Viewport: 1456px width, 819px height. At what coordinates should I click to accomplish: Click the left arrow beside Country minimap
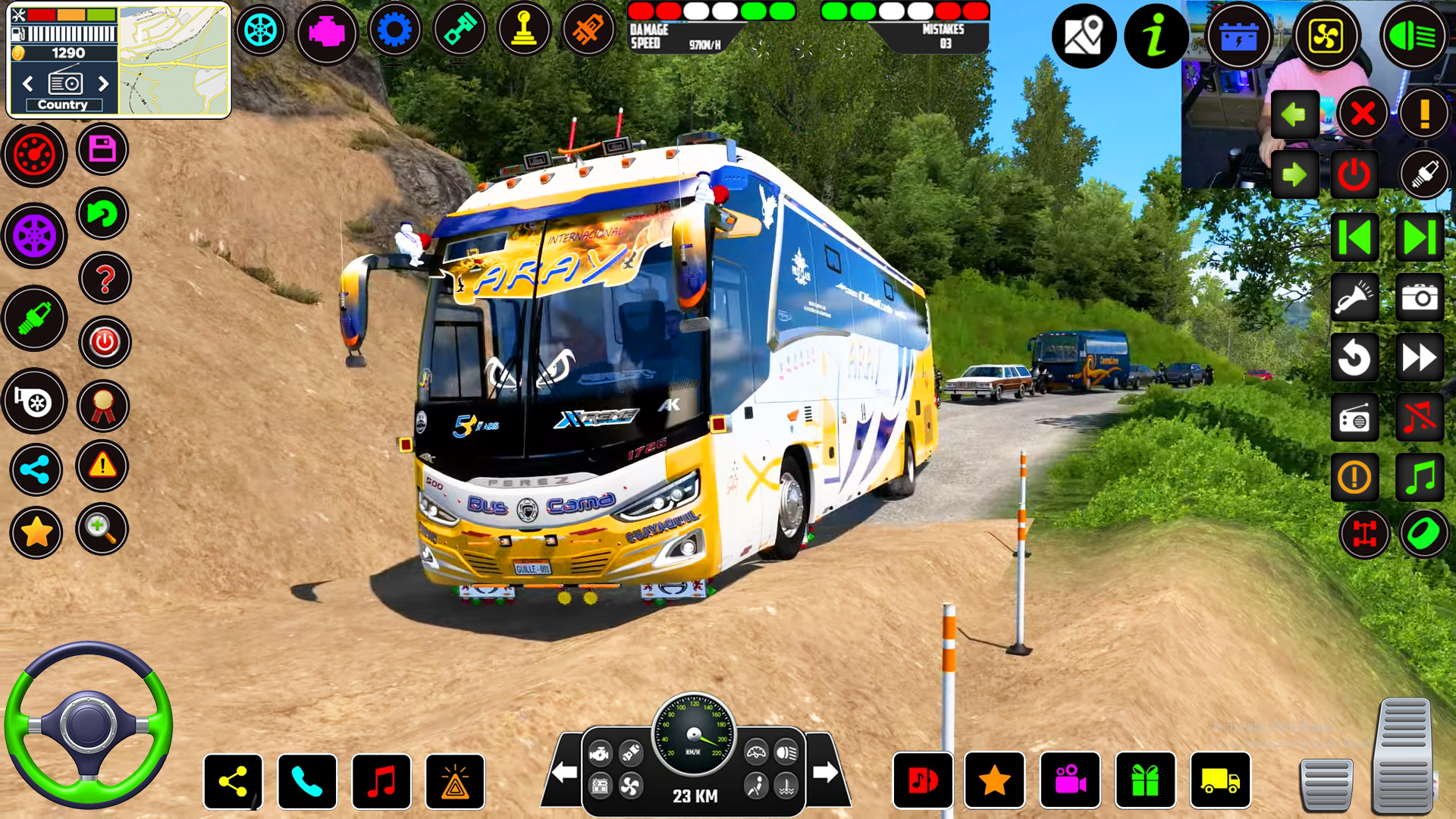28,83
